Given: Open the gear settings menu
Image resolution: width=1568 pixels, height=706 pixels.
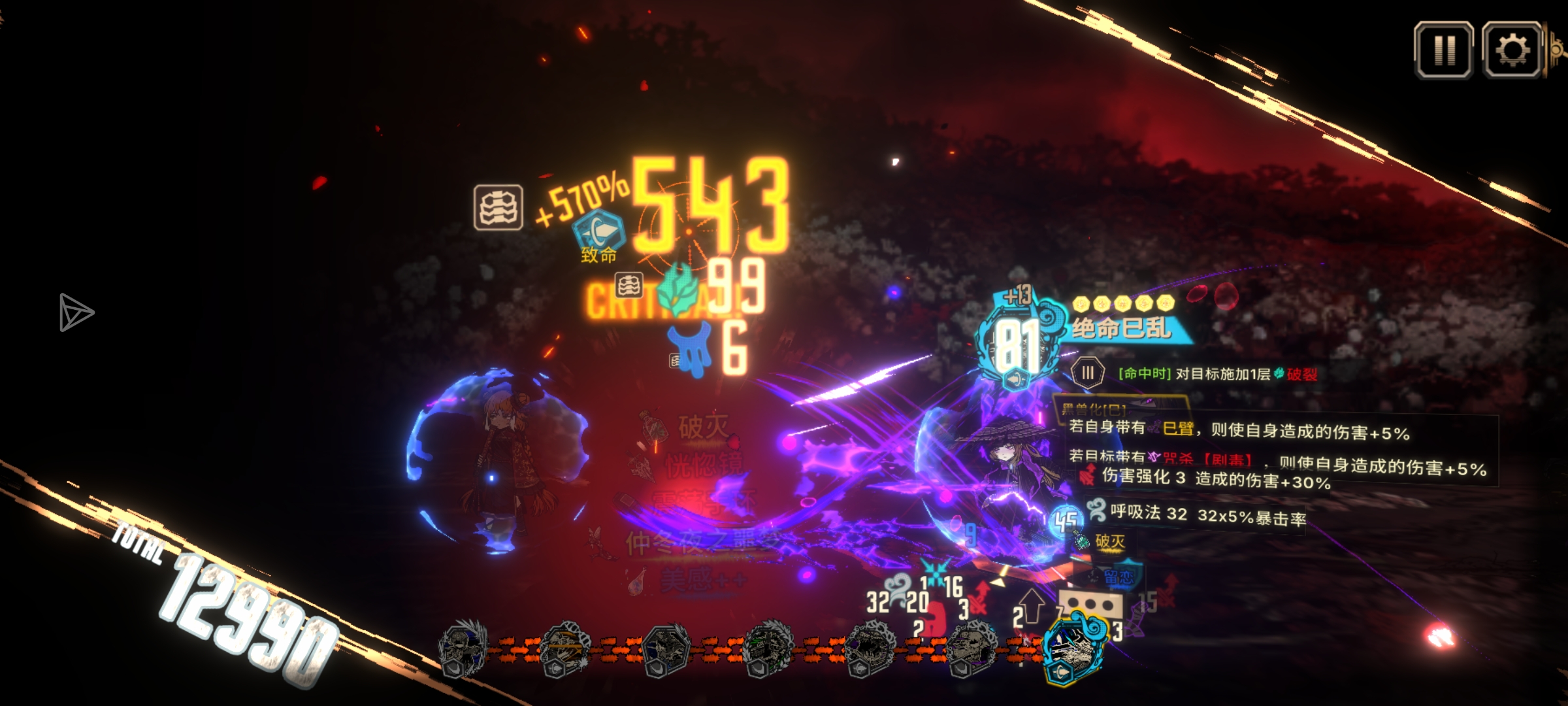Looking at the screenshot, I should pos(1512,50).
